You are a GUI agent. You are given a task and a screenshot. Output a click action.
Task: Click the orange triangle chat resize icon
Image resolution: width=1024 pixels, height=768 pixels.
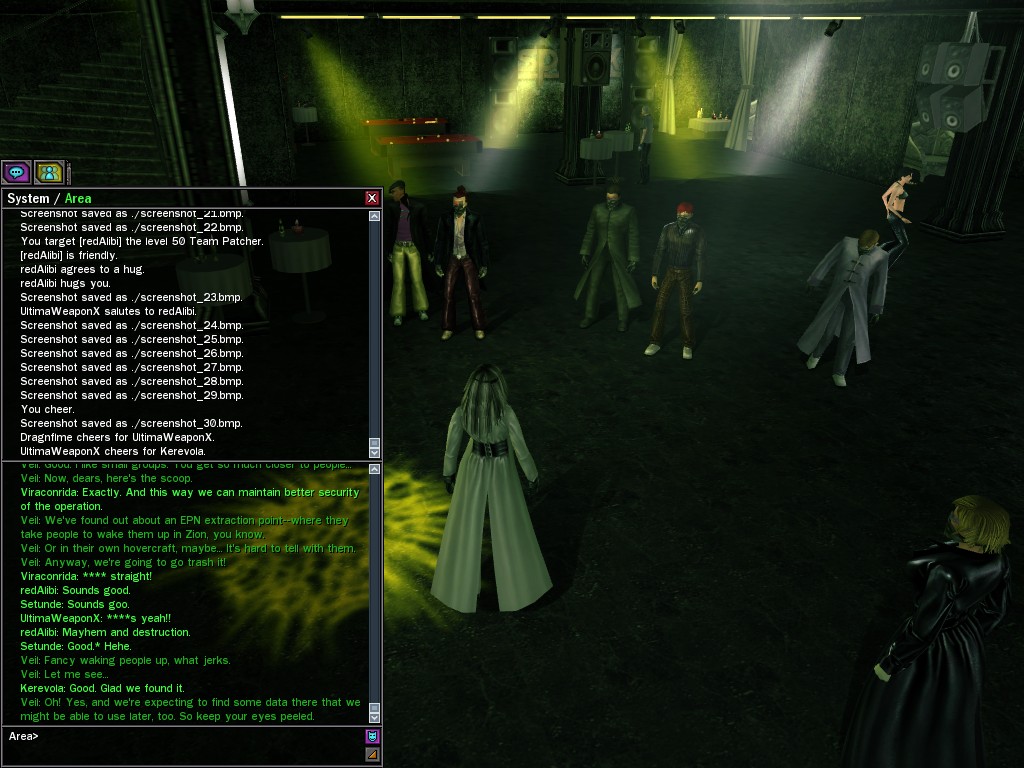(x=373, y=755)
